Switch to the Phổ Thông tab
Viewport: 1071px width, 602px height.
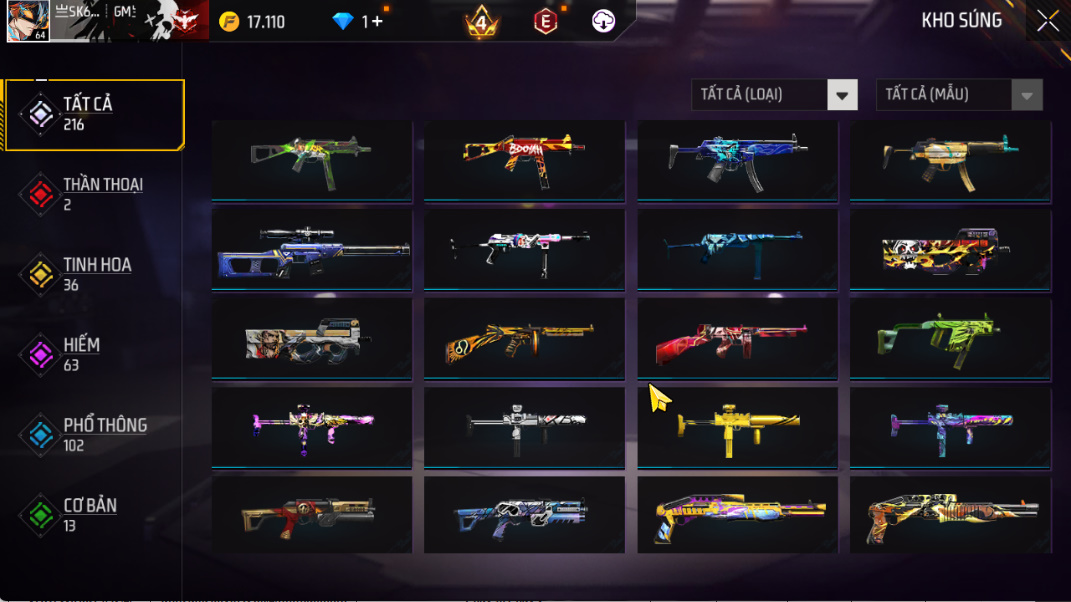click(94, 434)
